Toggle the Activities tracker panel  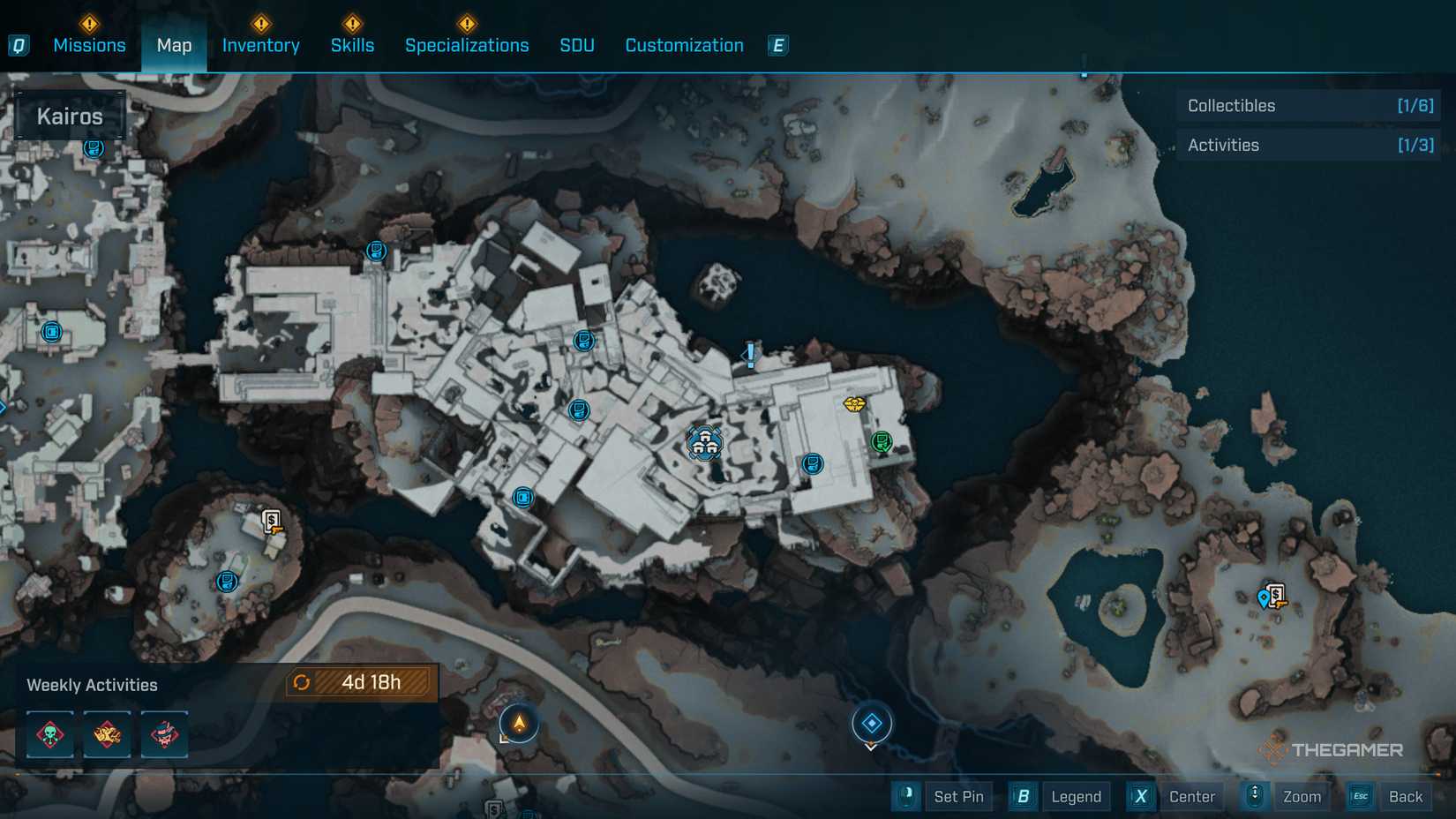(1309, 145)
